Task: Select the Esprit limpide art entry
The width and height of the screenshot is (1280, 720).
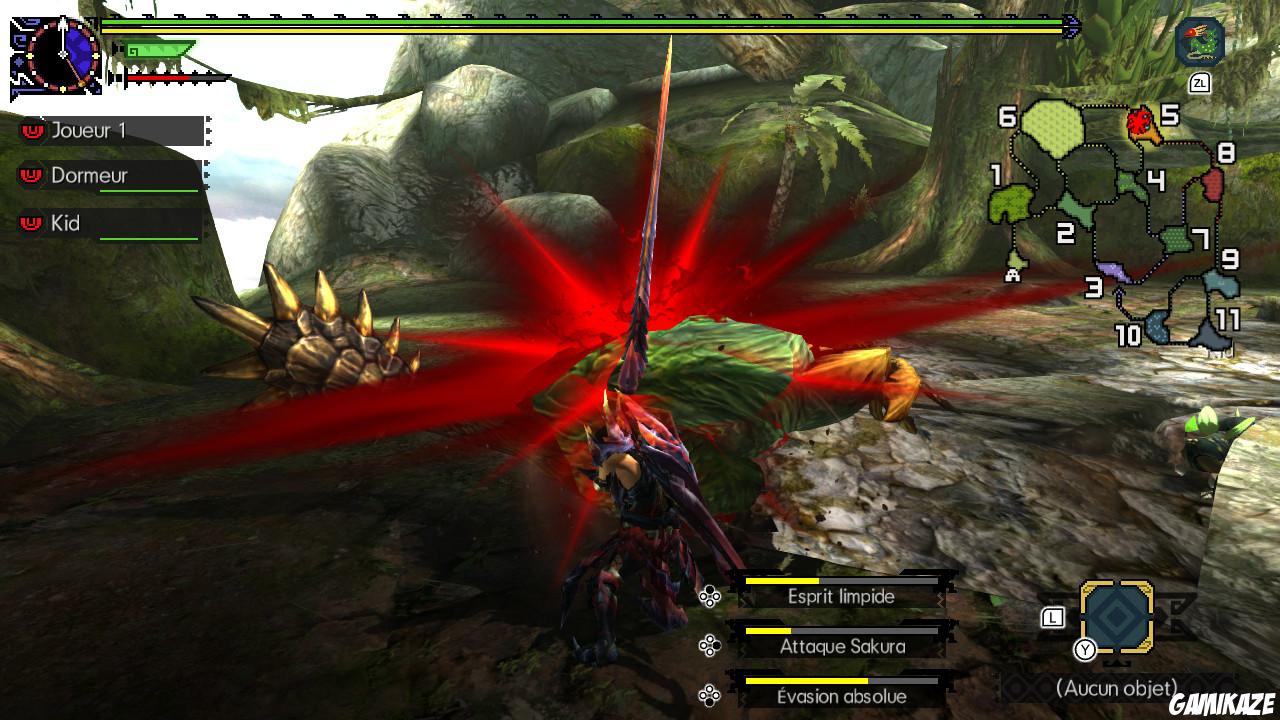Action: [843, 597]
